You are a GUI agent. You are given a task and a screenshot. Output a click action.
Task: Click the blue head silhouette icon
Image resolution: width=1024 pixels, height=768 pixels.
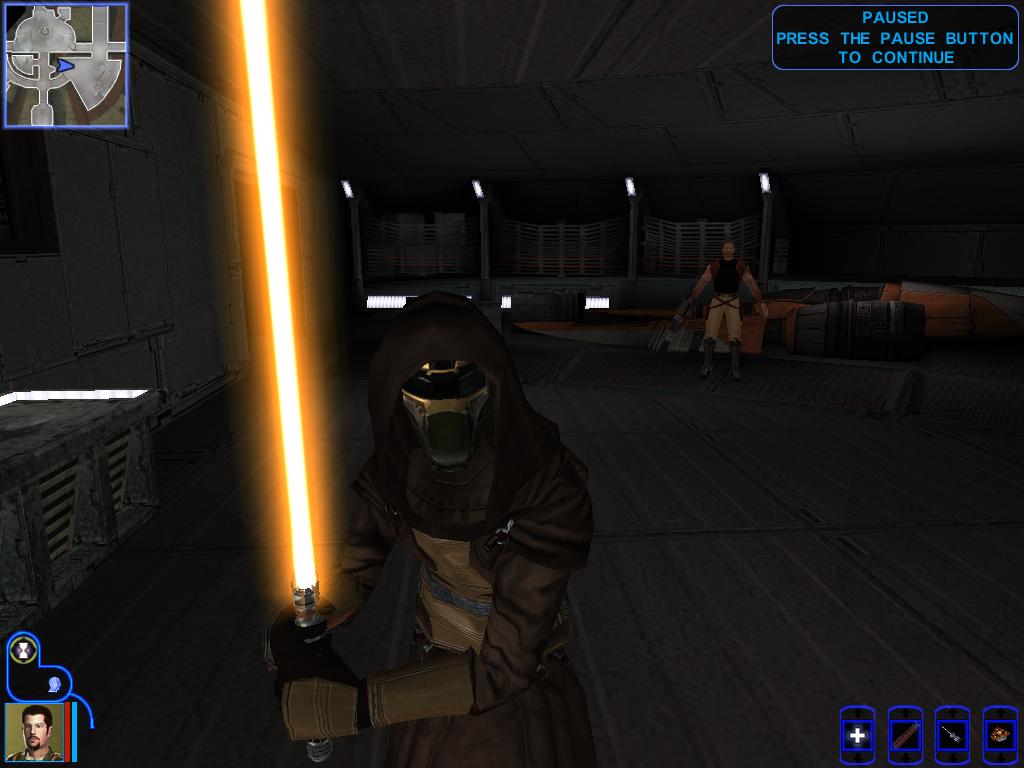(x=54, y=684)
